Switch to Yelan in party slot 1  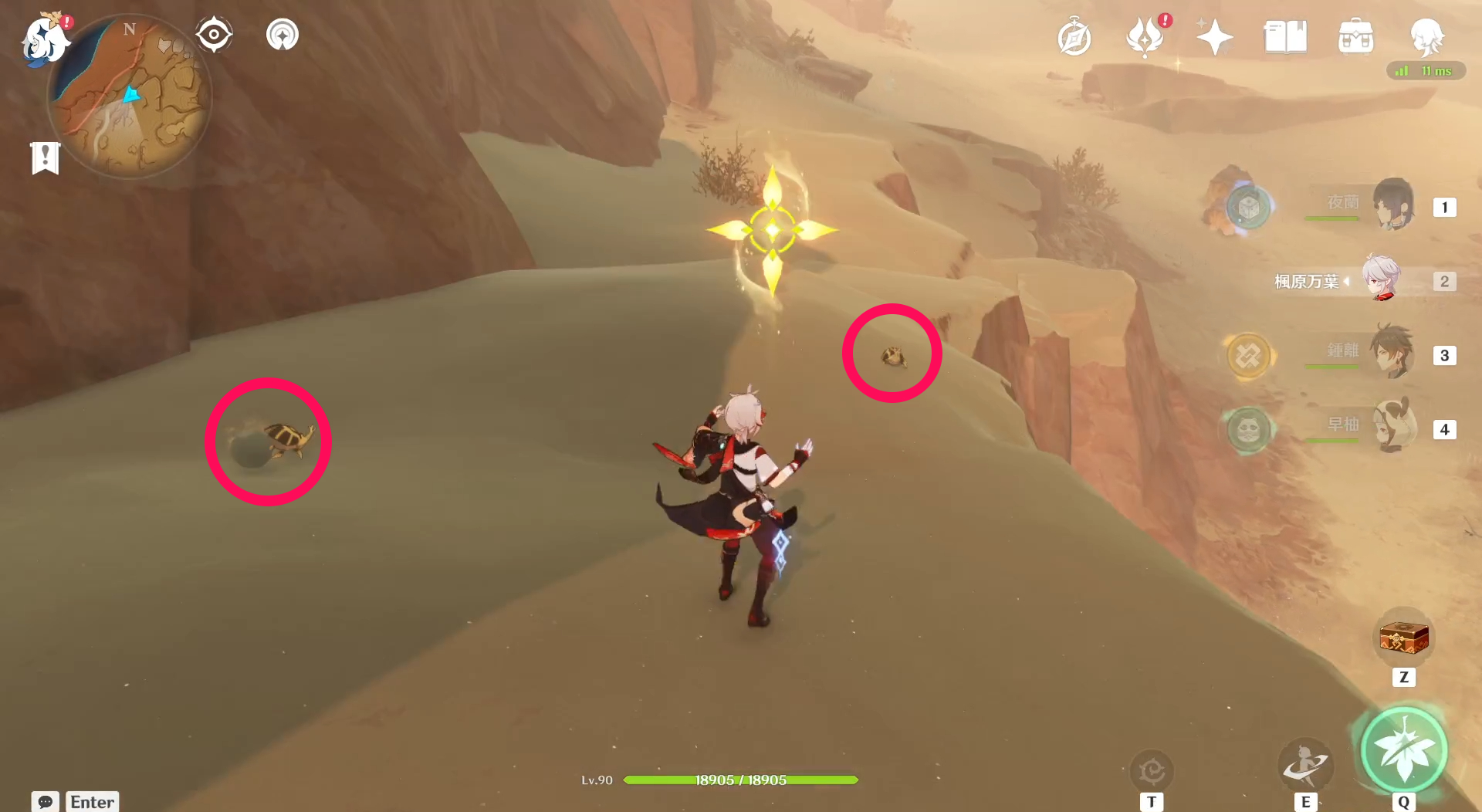(x=1393, y=205)
